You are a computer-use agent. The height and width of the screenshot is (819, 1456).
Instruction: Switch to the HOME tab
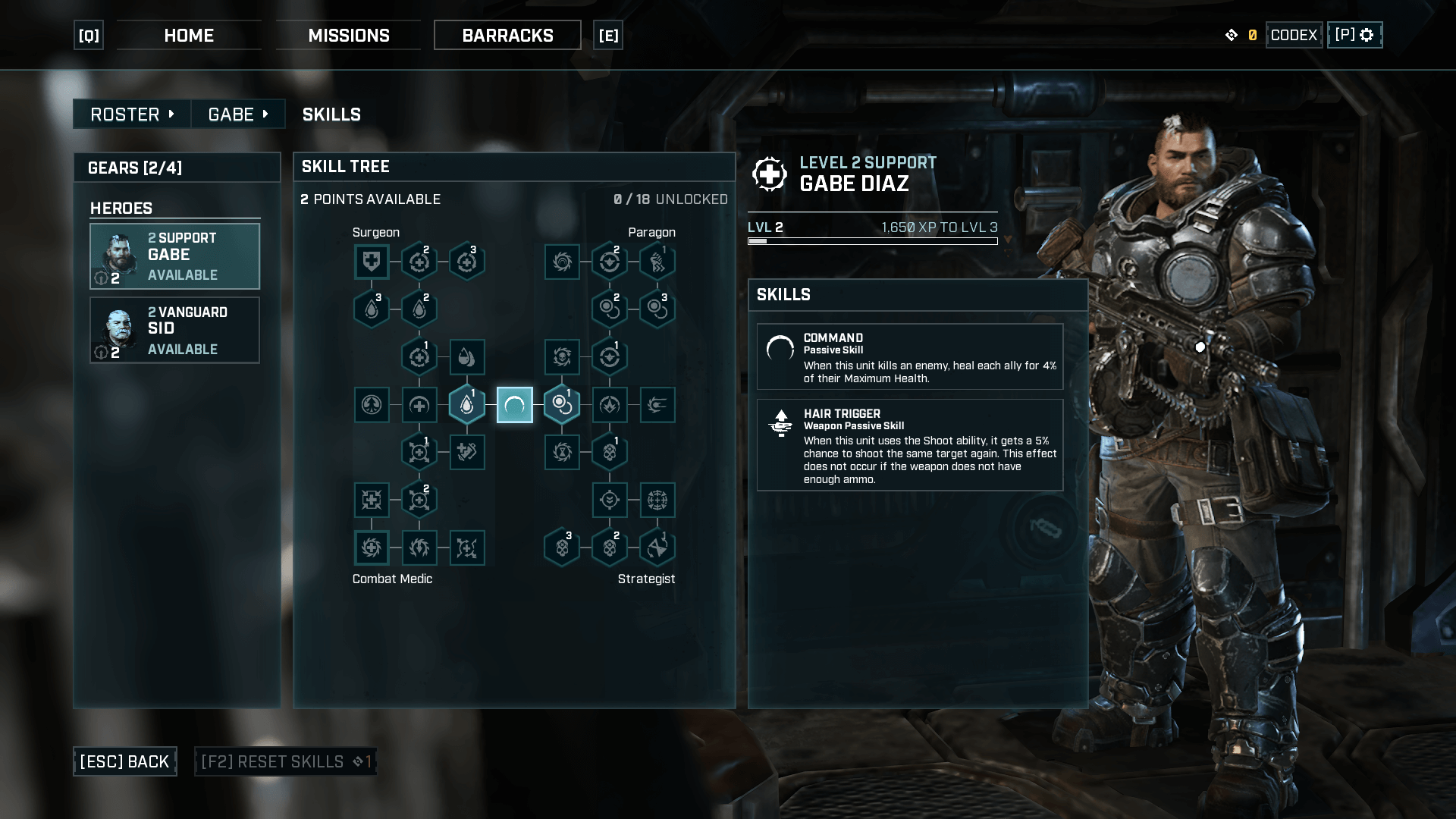click(189, 35)
